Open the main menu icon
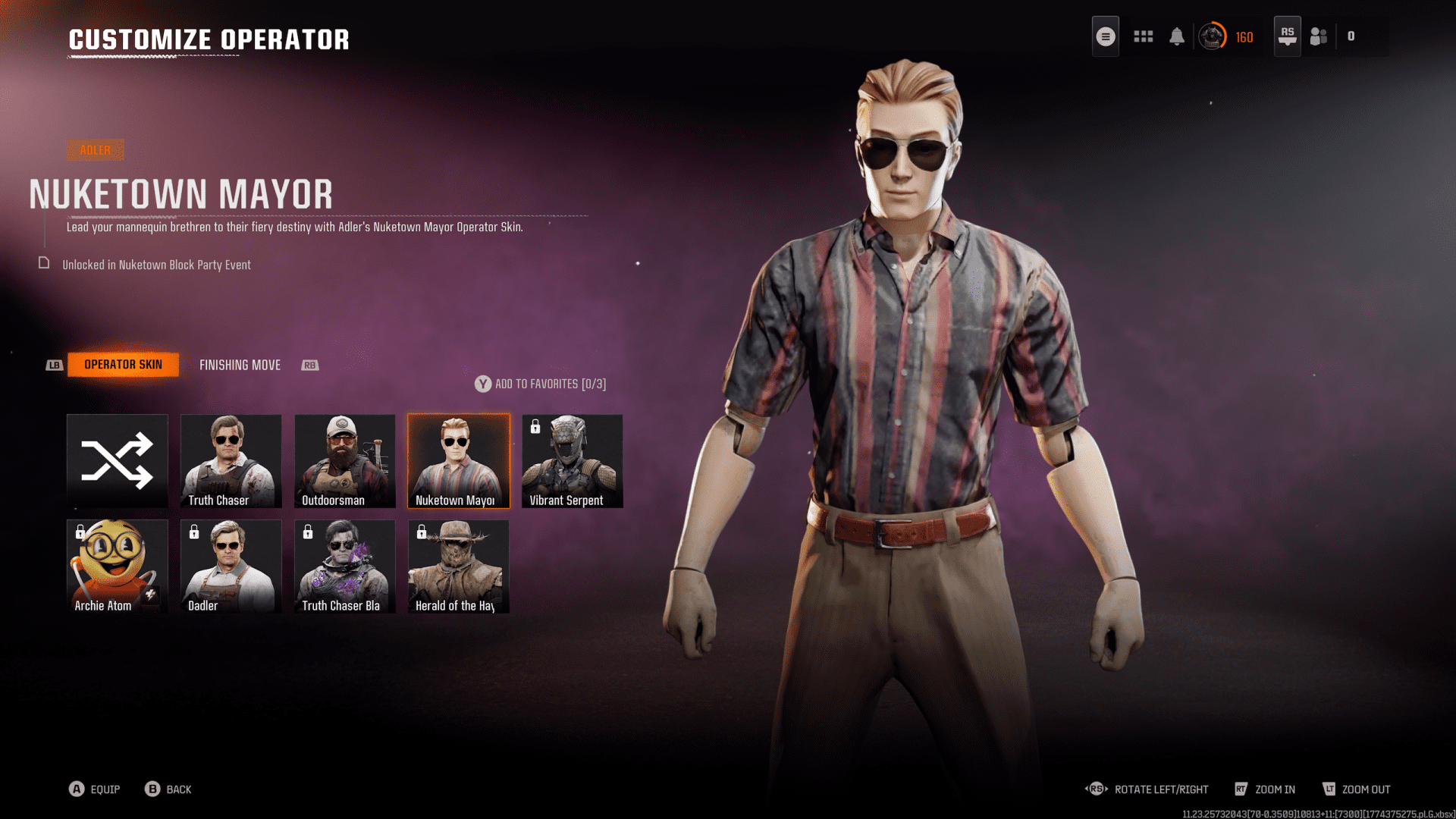Screen dimensions: 1456x819 (x=1106, y=36)
